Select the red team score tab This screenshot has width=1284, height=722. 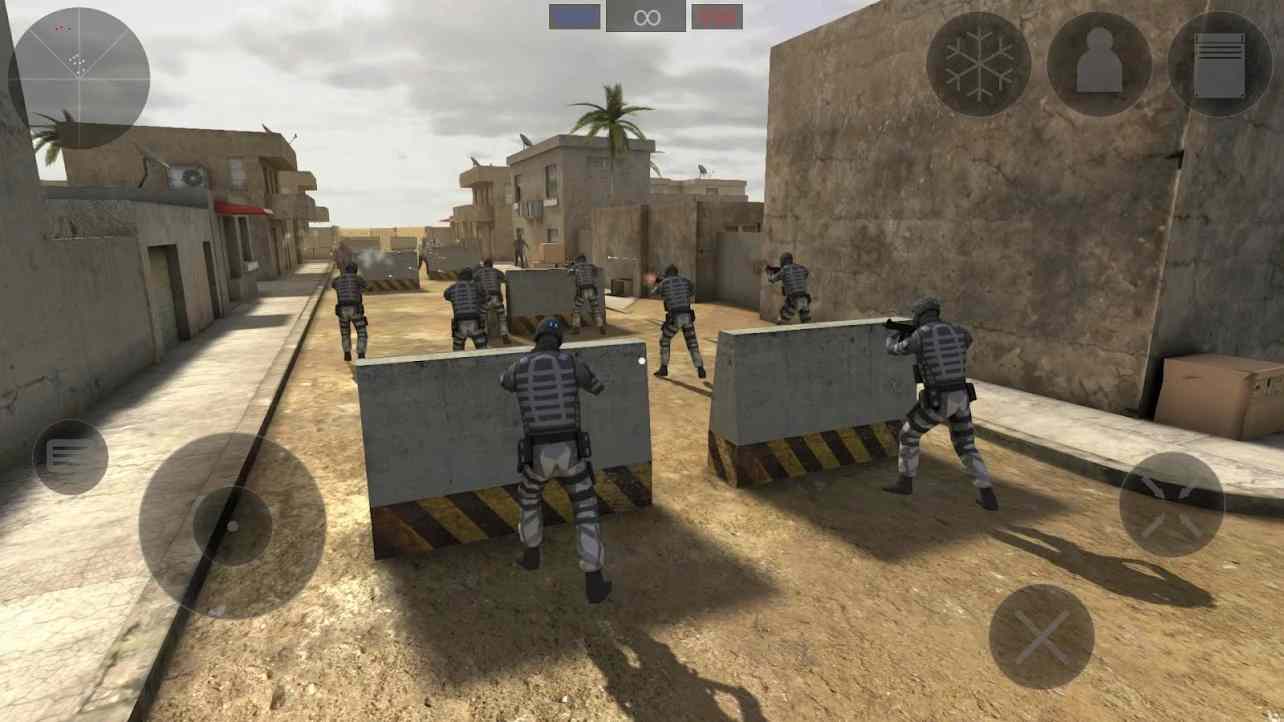716,14
